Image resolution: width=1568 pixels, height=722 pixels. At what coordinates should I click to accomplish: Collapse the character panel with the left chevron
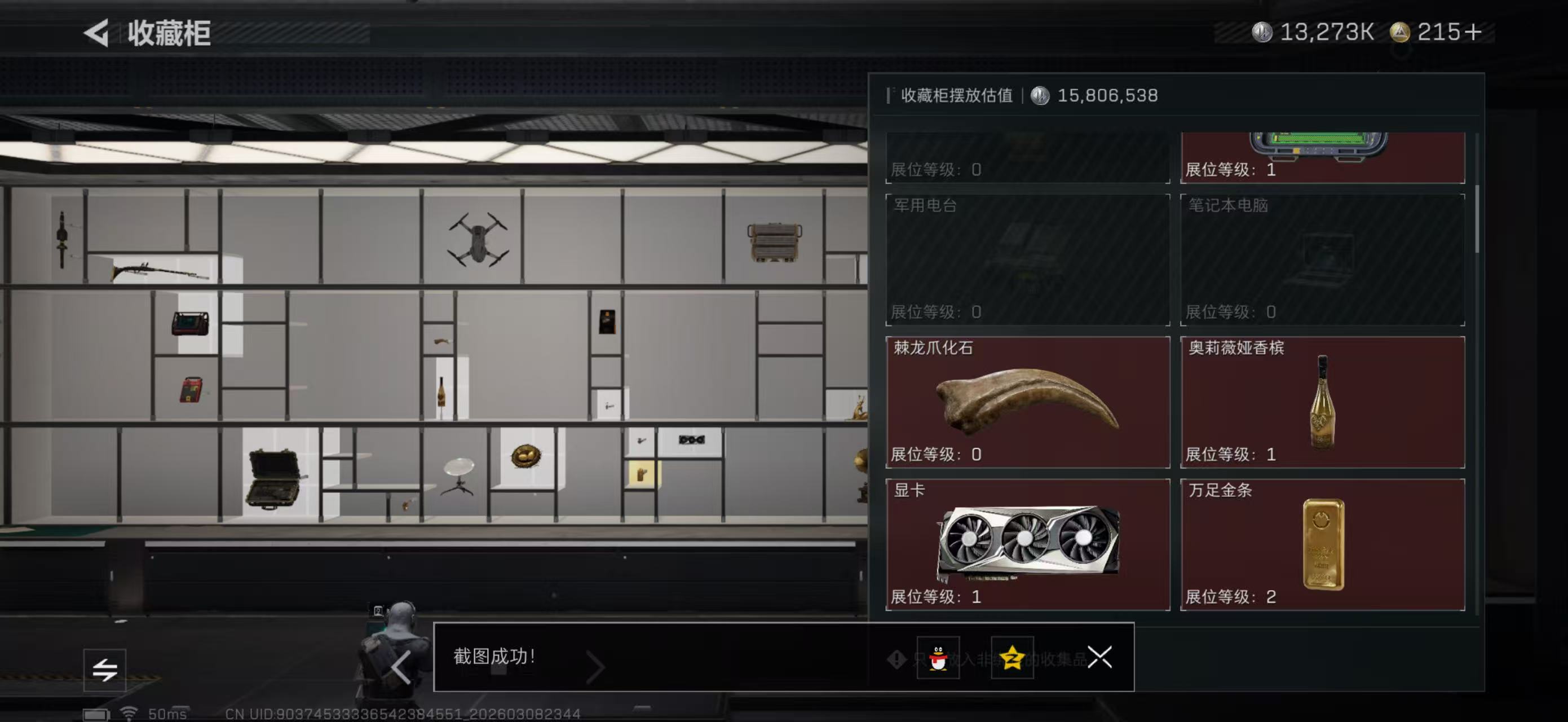pos(402,667)
